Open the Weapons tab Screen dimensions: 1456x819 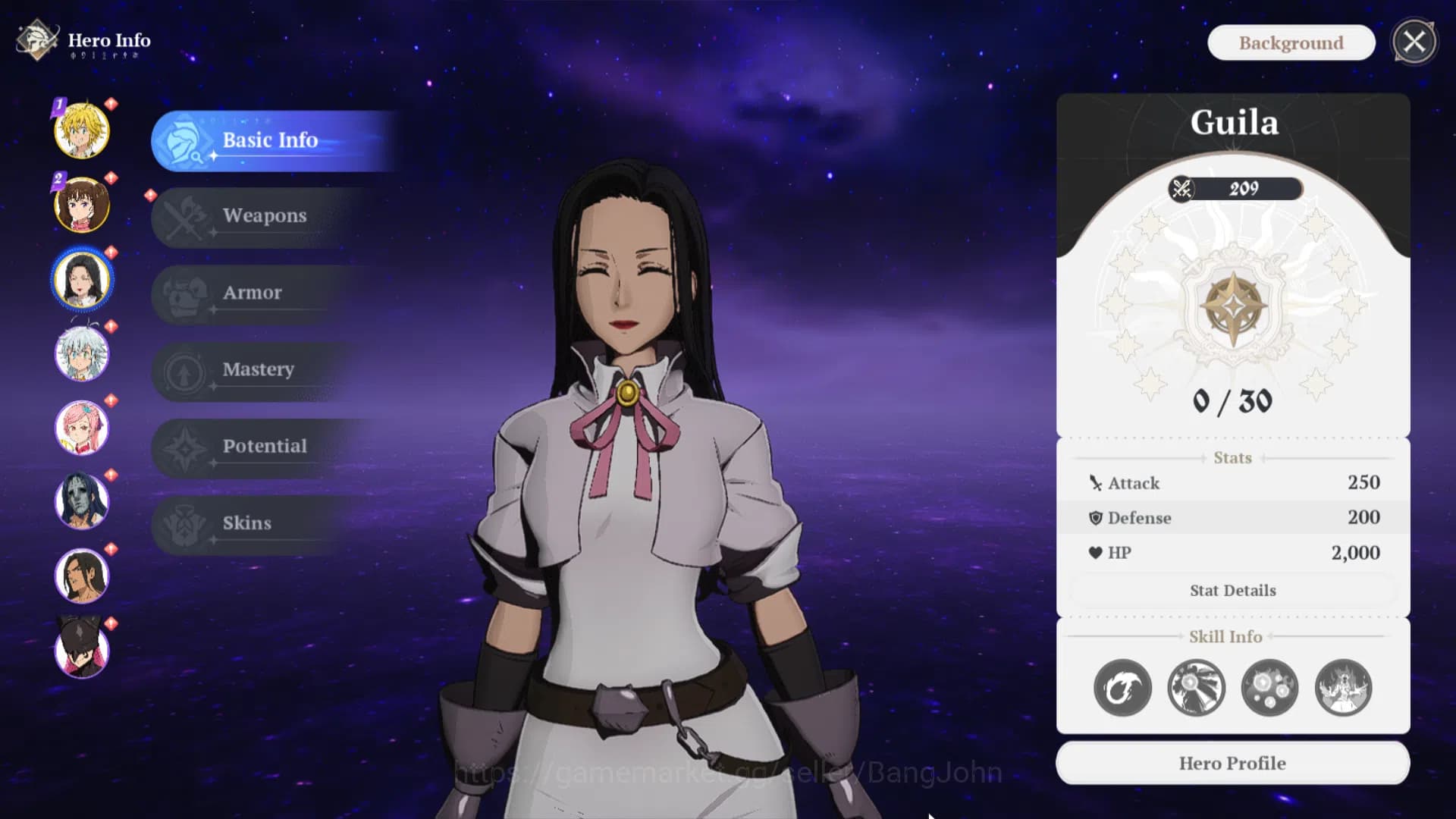[x=264, y=216]
